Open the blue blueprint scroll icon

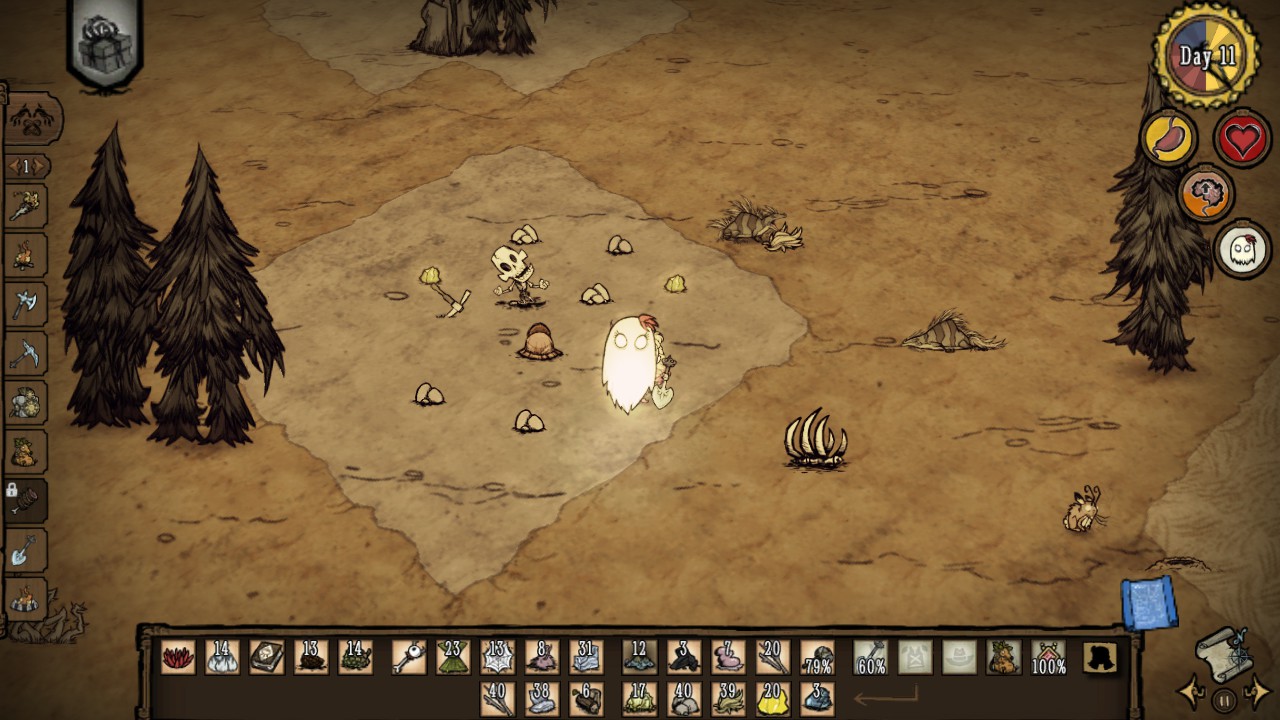tap(1149, 604)
